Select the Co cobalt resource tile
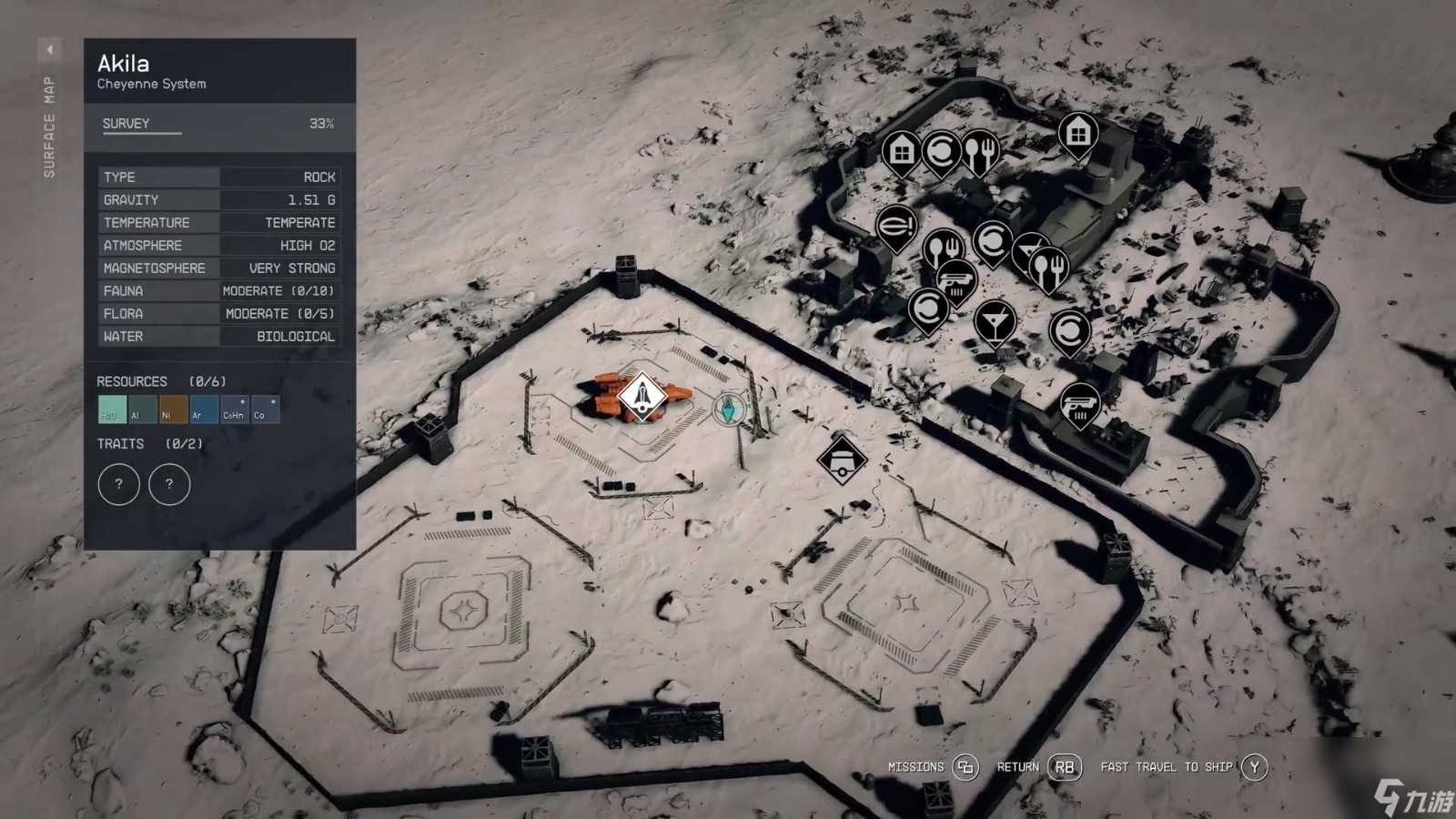The image size is (1456, 819). 265,409
